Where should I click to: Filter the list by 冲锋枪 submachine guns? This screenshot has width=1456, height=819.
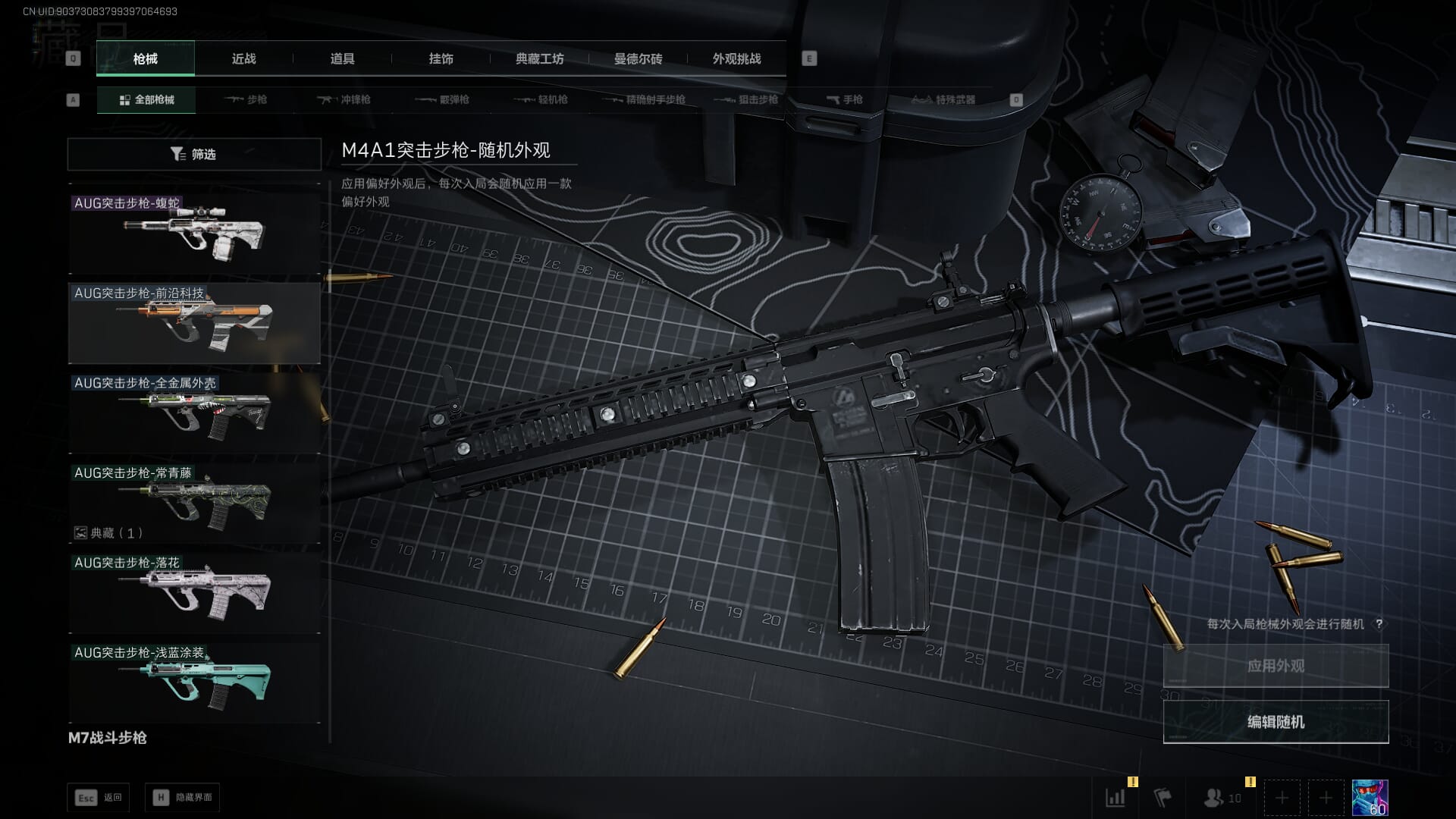click(344, 99)
